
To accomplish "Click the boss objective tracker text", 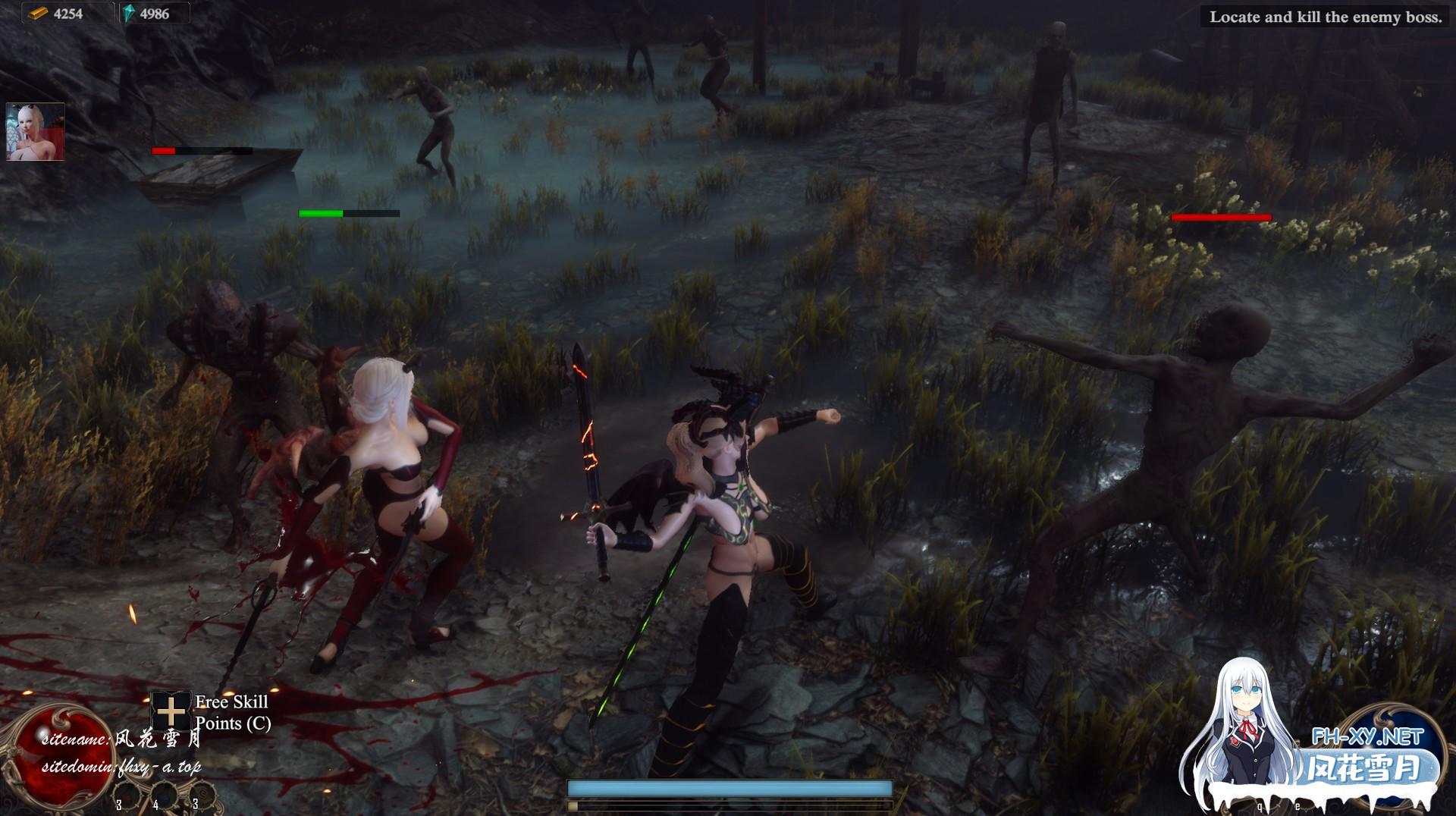I will [1325, 17].
